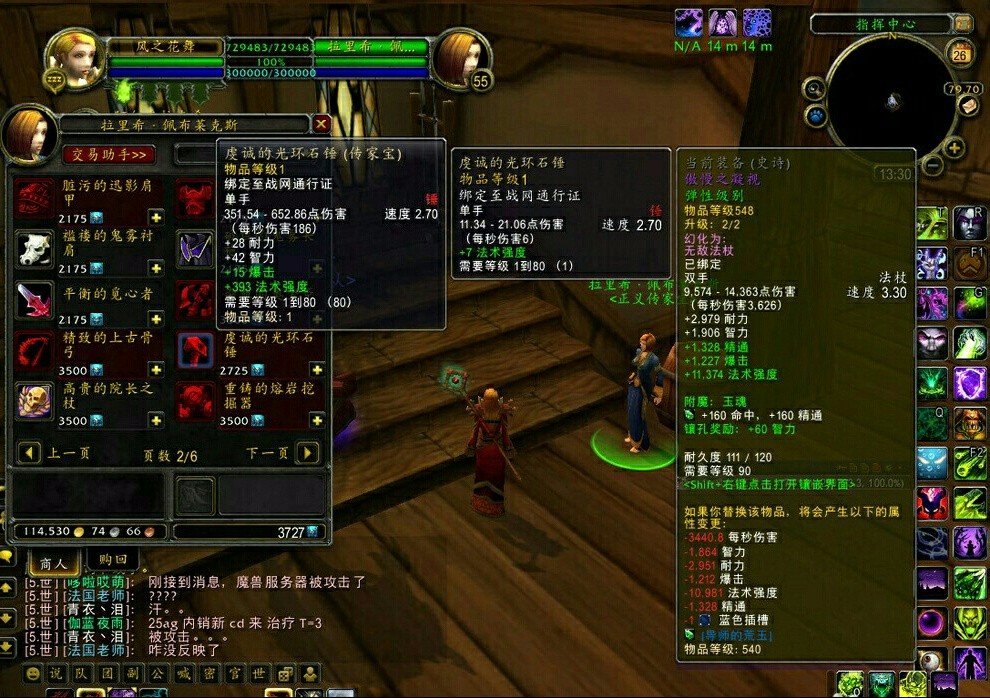Click the 交易助手>> button
Image resolution: width=990 pixels, height=698 pixels.
109,154
